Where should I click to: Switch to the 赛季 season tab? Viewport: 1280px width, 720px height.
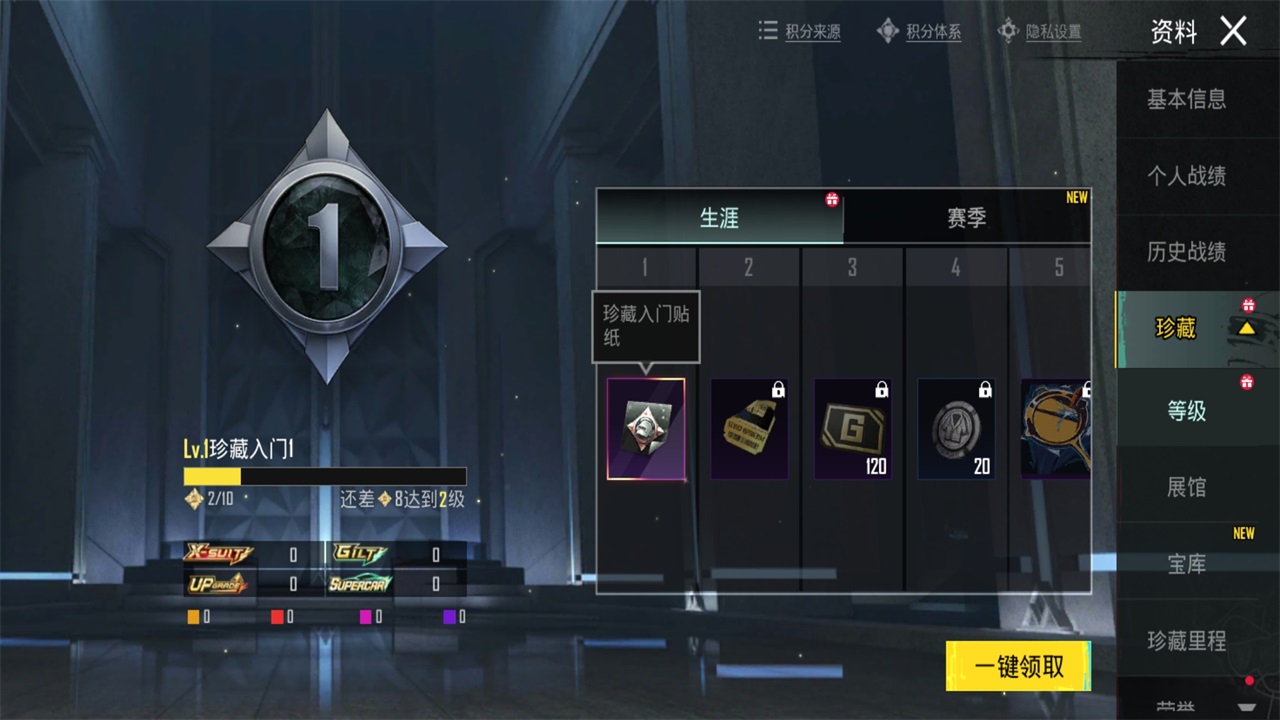(x=968, y=217)
